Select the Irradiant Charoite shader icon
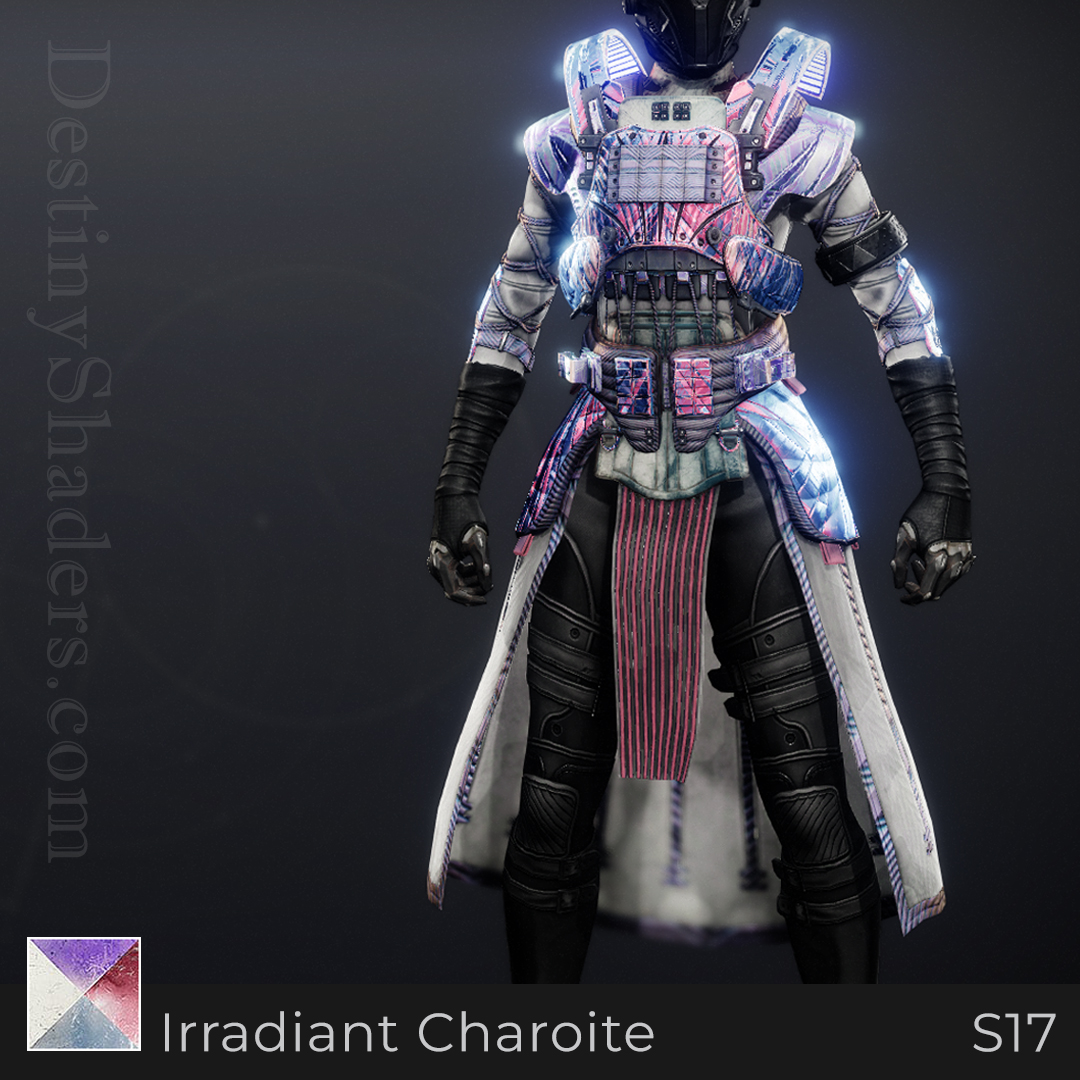This screenshot has height=1080, width=1080. [x=84, y=993]
